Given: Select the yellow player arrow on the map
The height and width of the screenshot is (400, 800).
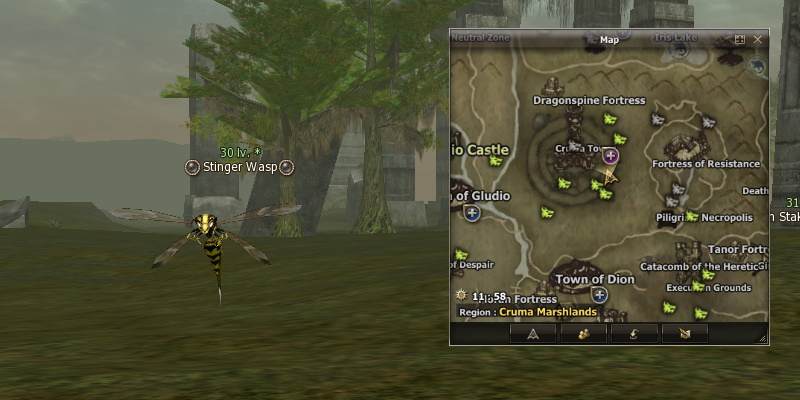Looking at the screenshot, I should (606, 178).
